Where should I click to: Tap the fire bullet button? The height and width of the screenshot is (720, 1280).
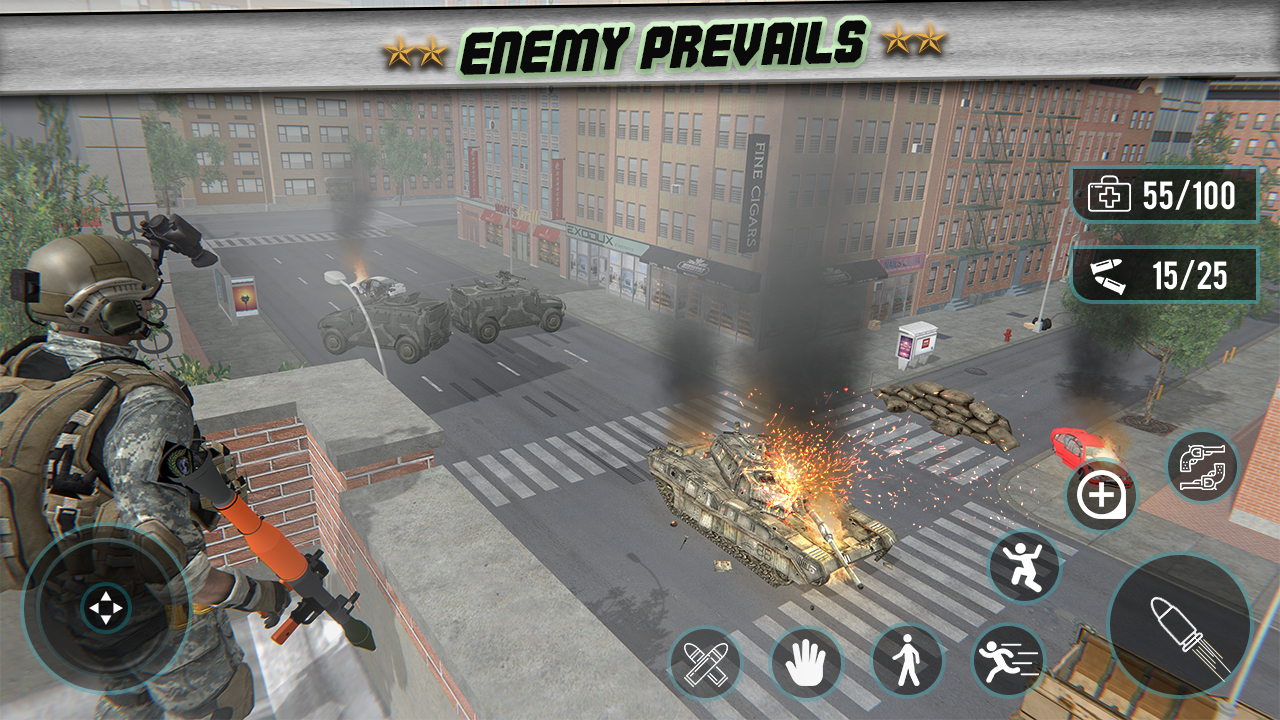1180,625
